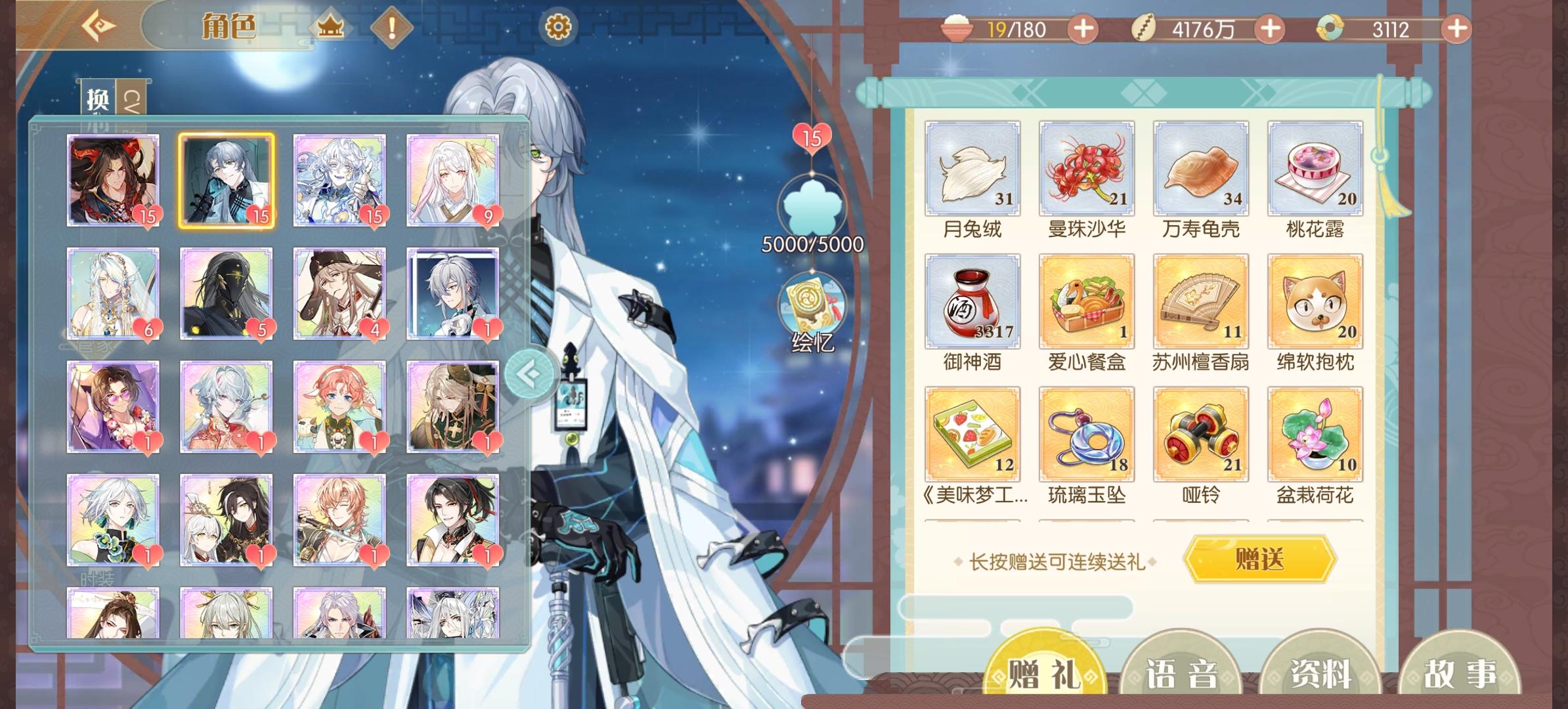Viewport: 1568px width, 709px height.
Task: Select the 盆栽荷花 lotus gift
Action: [1317, 433]
